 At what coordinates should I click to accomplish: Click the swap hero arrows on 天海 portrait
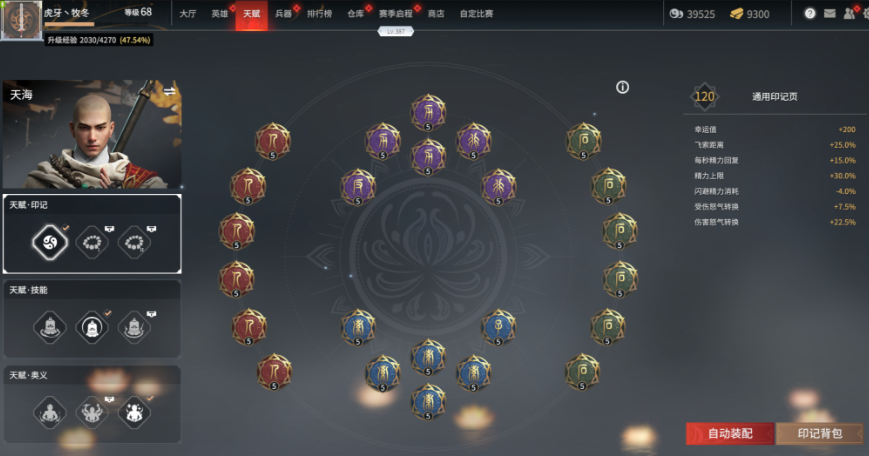[x=170, y=91]
